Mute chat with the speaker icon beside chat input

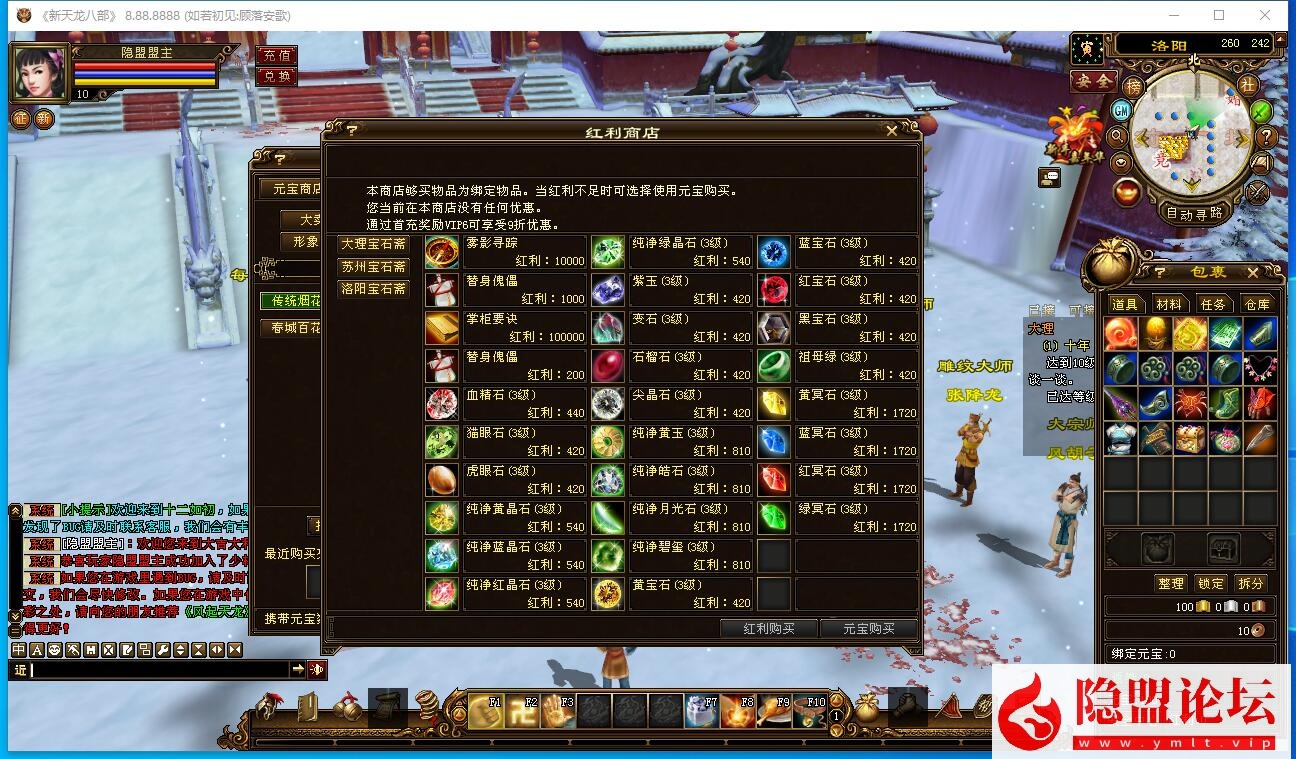(315, 669)
